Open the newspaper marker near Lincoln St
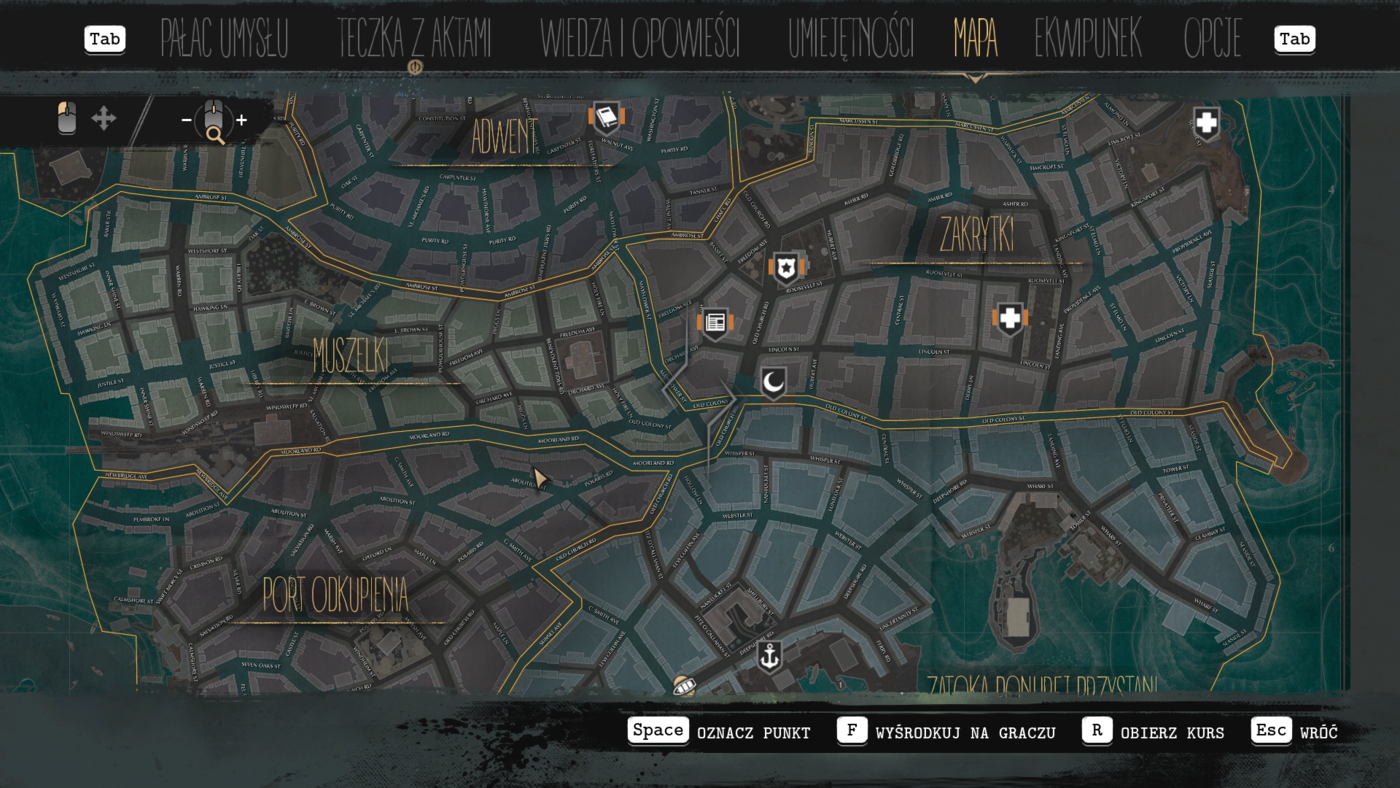Image resolution: width=1400 pixels, height=788 pixels. pyautogui.click(x=713, y=322)
